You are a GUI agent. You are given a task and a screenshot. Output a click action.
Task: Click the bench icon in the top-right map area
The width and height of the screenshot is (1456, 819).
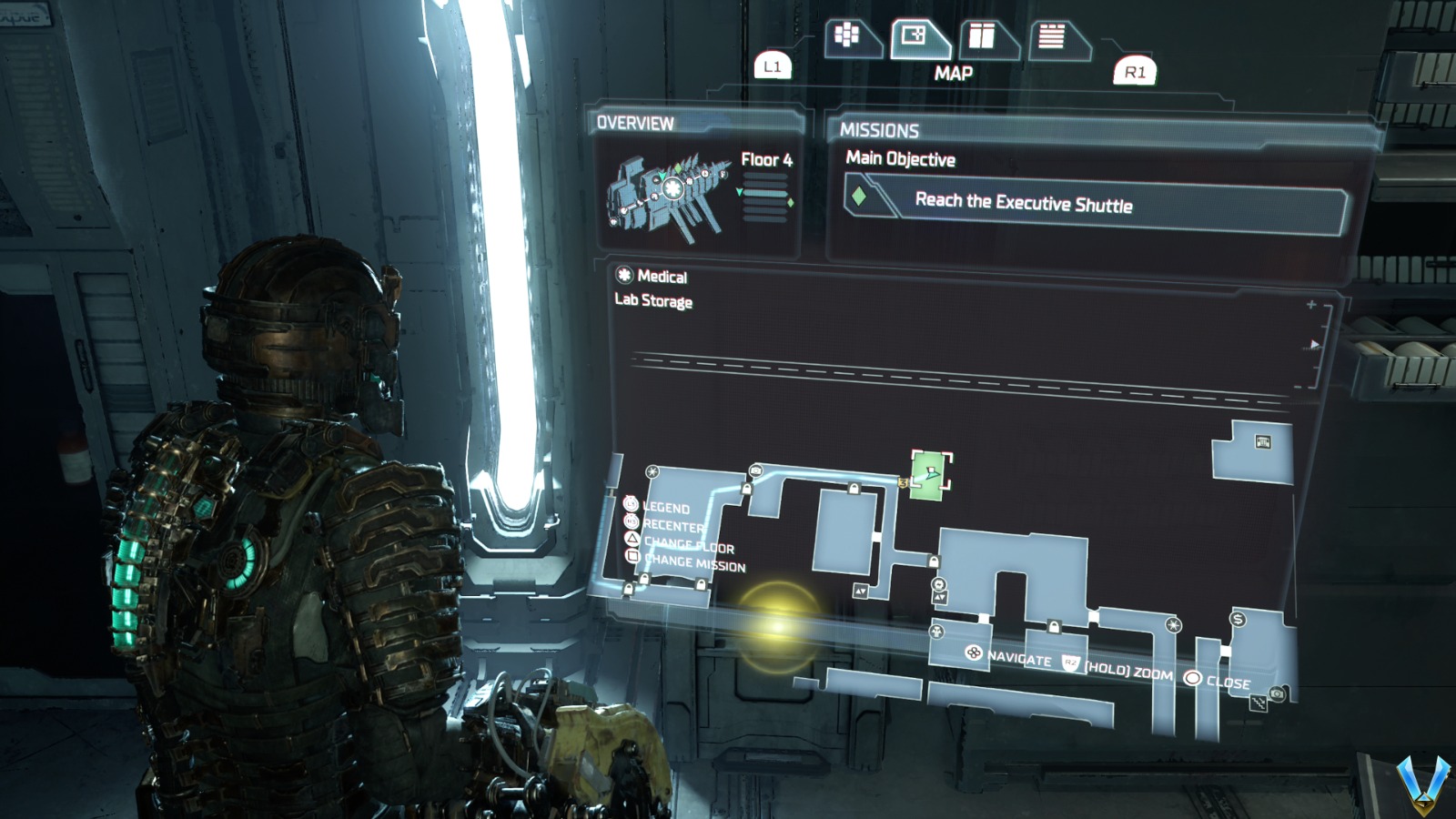1263,441
